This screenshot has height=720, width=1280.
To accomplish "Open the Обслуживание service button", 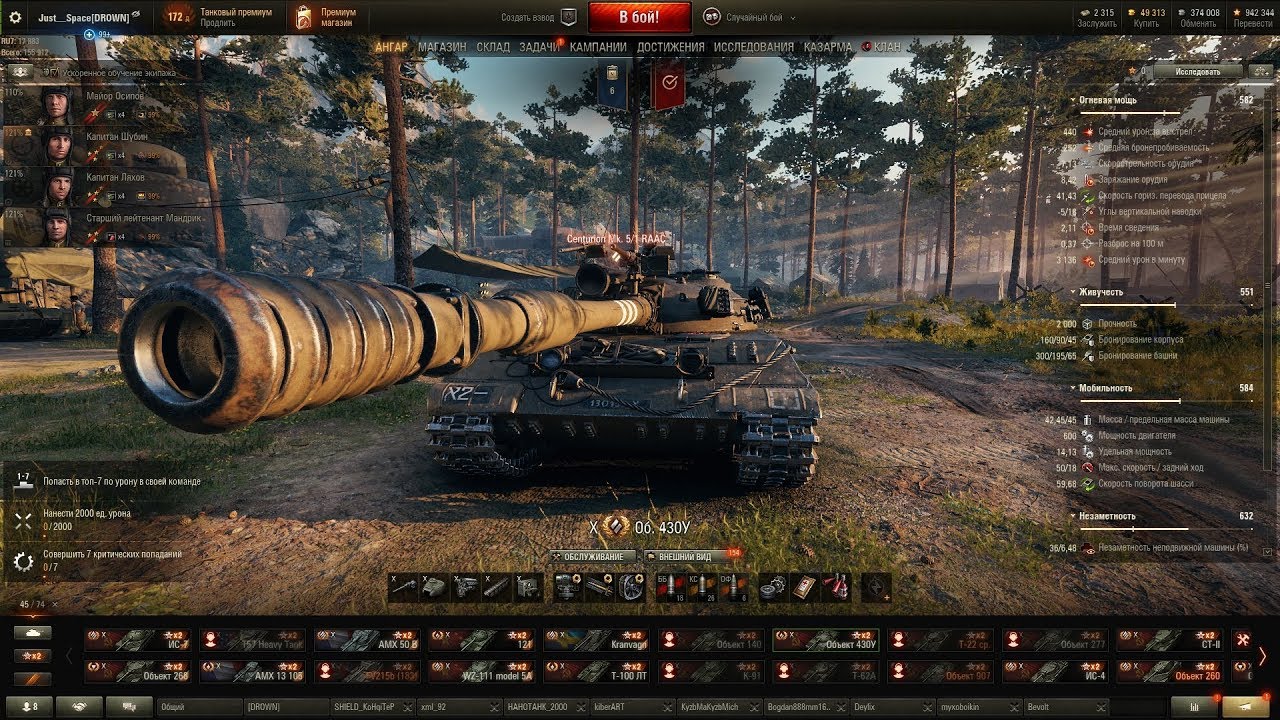I will point(593,556).
